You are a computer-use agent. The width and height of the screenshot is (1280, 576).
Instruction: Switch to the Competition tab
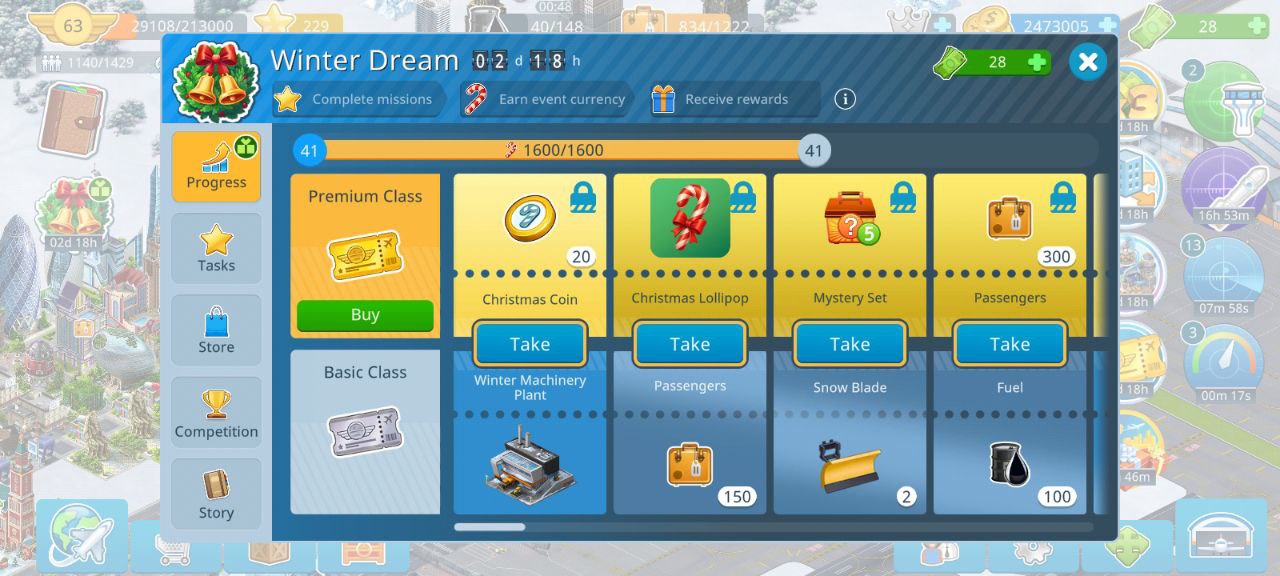pyautogui.click(x=216, y=413)
